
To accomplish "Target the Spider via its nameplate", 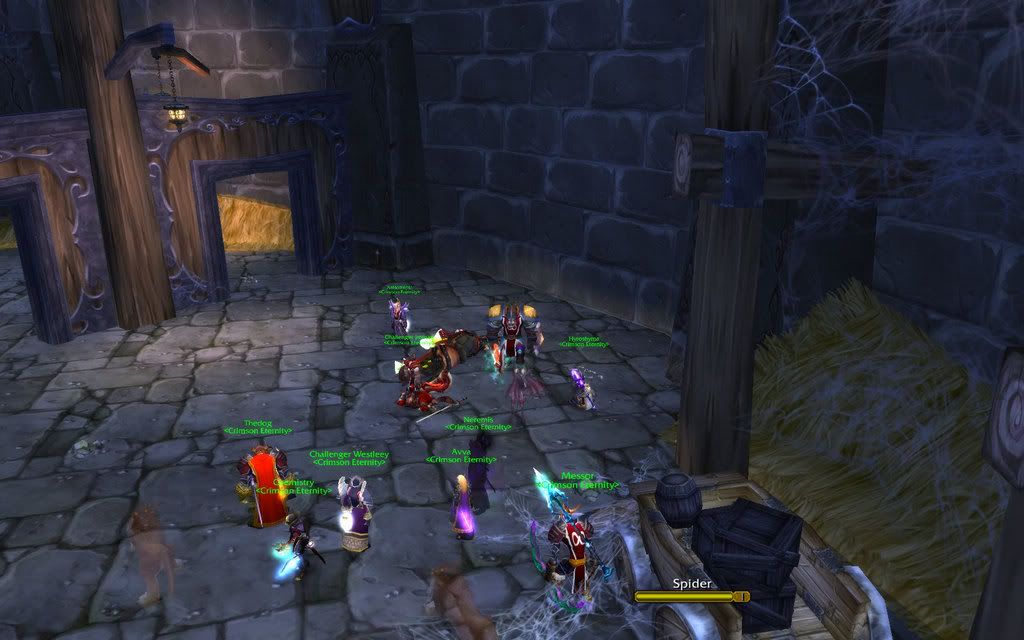I will 691,596.
